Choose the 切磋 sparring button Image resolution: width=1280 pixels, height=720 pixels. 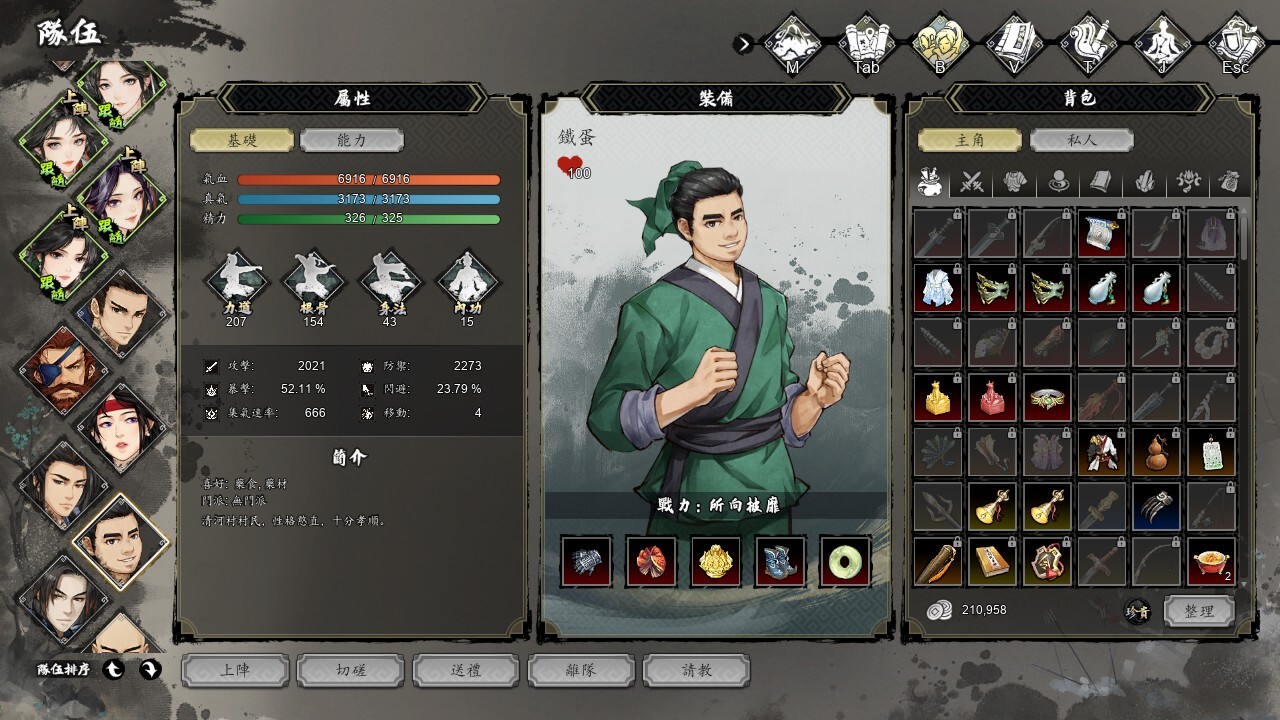[351, 670]
